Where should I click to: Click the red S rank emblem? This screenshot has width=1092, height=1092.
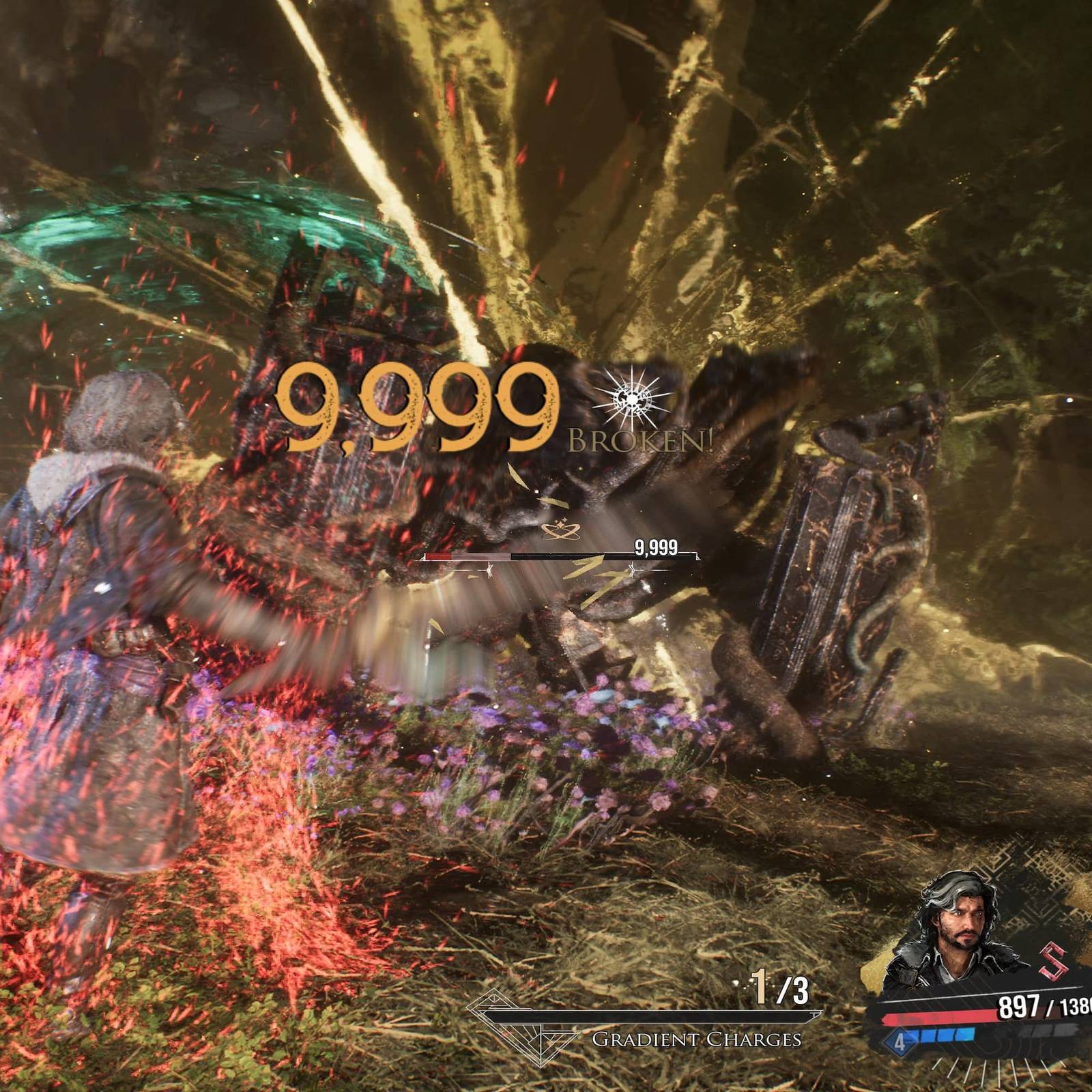1053,961
